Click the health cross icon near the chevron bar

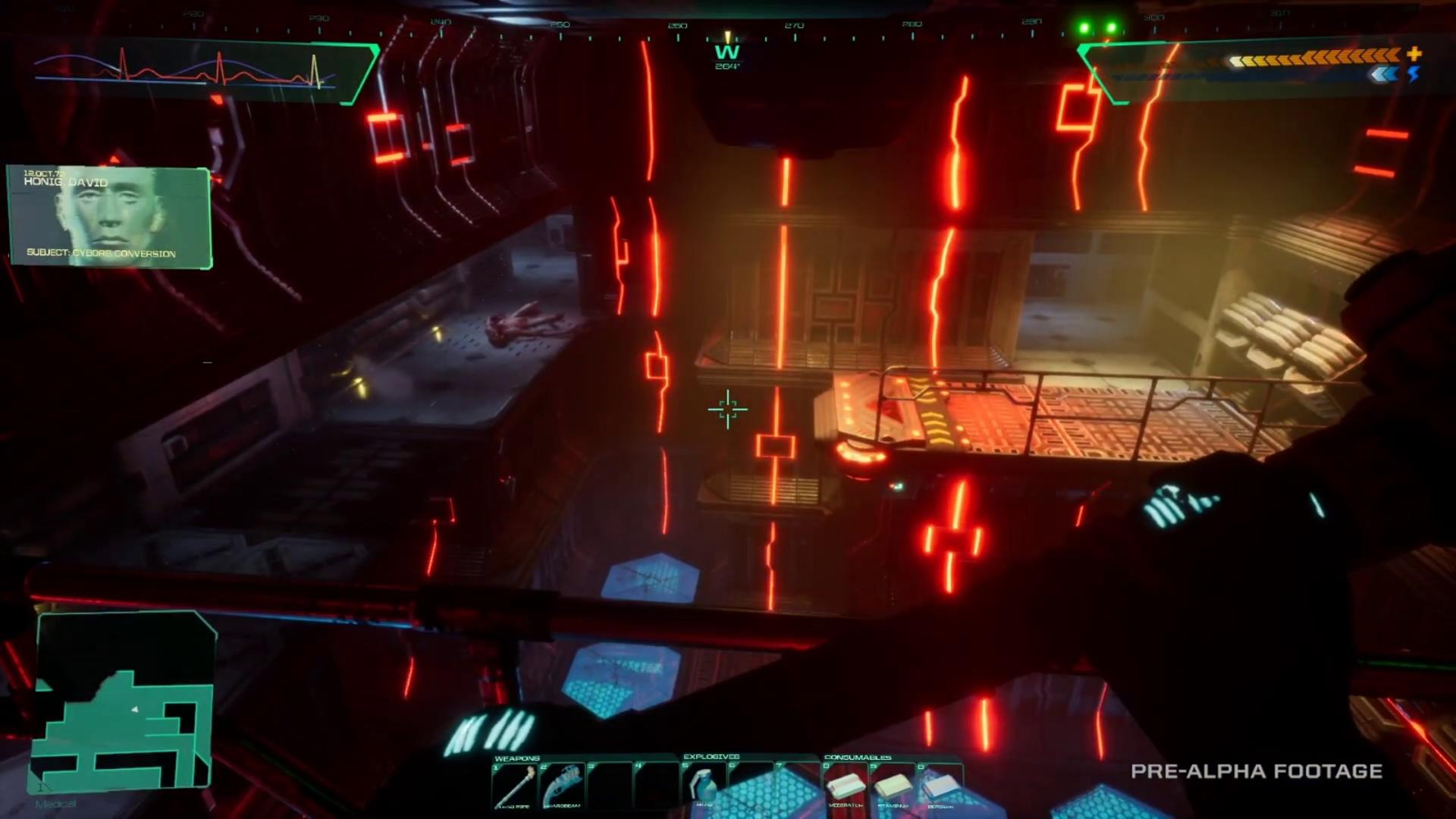point(1414,55)
